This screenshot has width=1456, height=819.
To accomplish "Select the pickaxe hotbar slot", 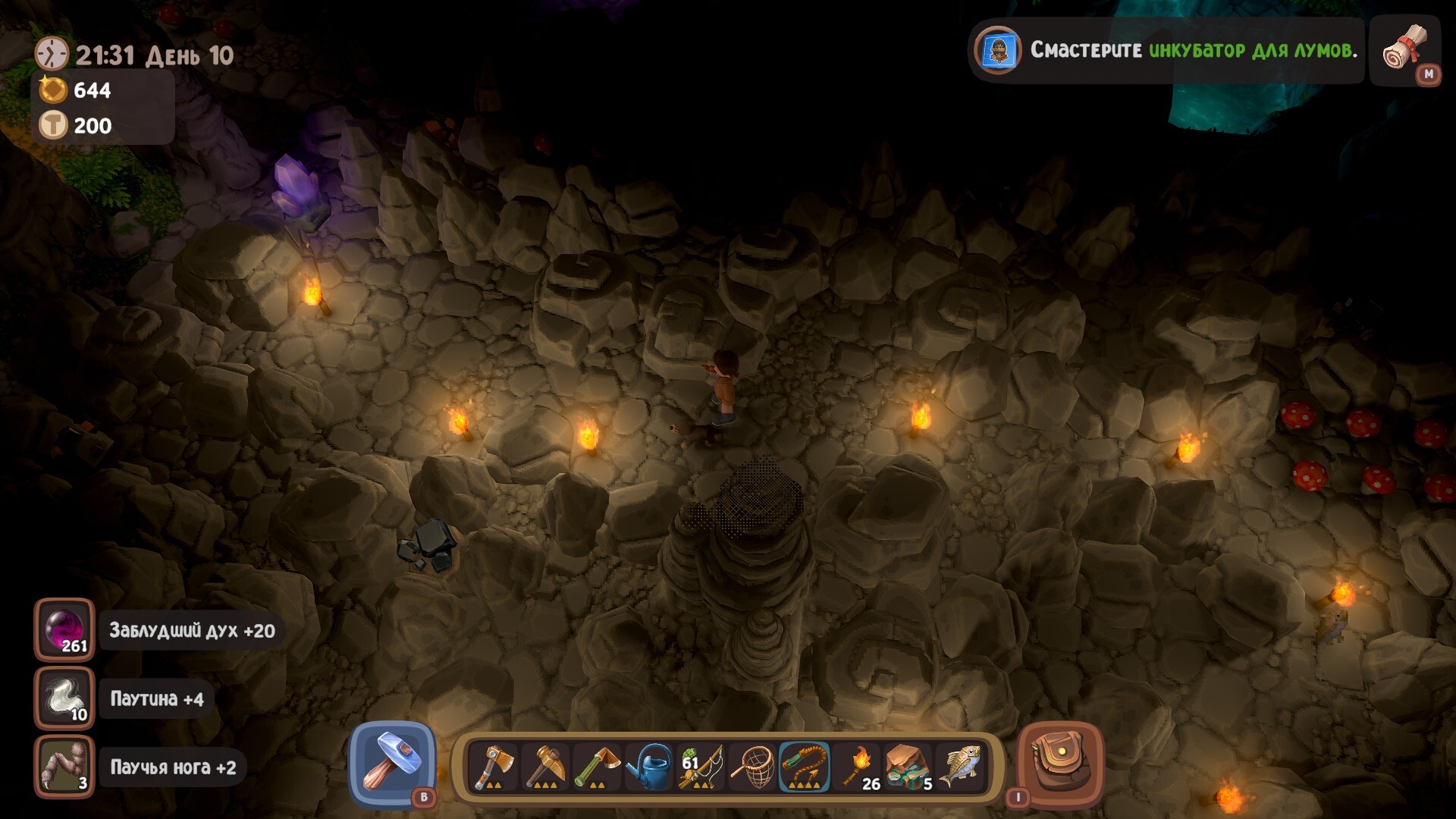I will (x=545, y=767).
